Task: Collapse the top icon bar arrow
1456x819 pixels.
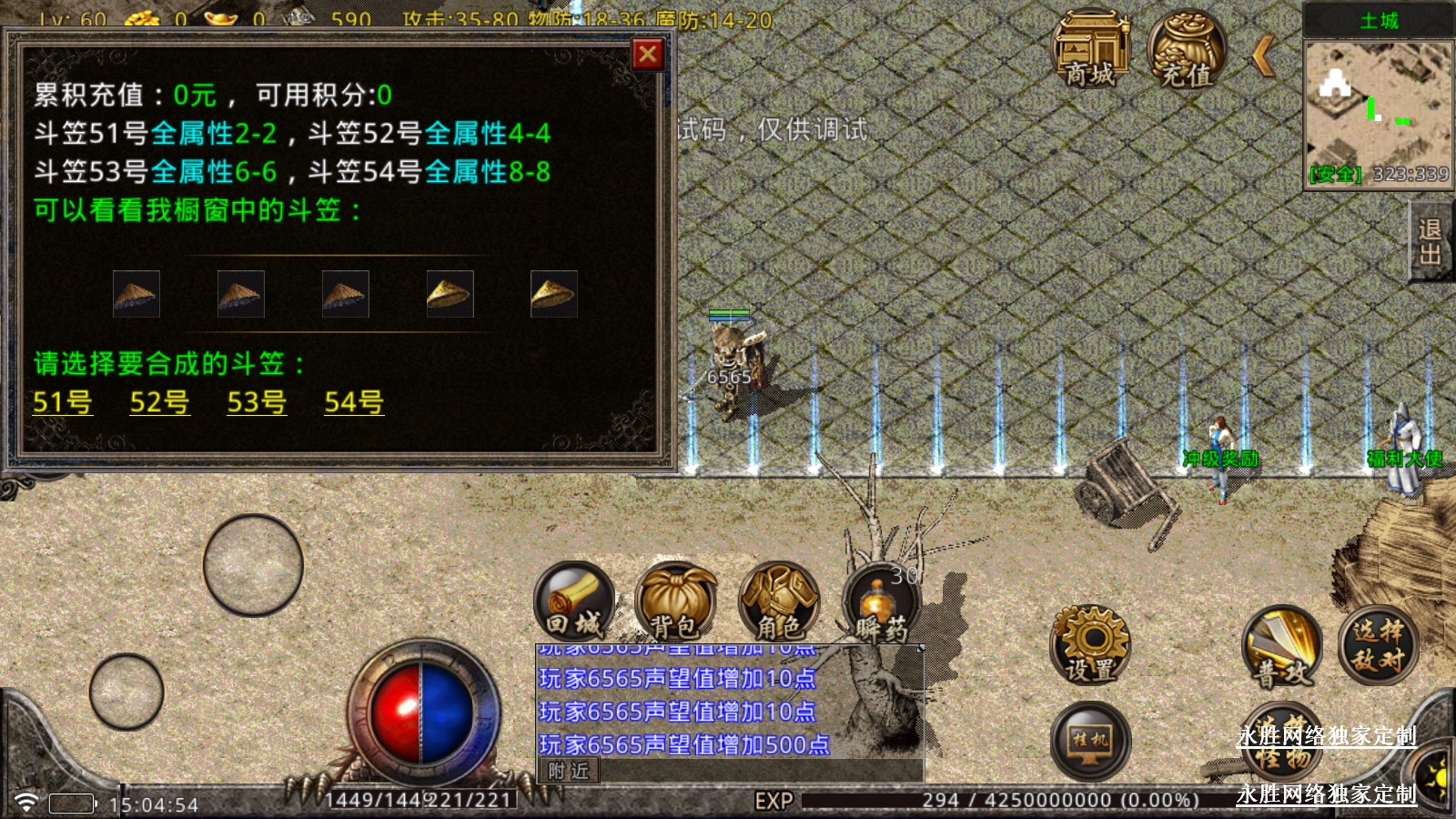Action: (x=1263, y=56)
